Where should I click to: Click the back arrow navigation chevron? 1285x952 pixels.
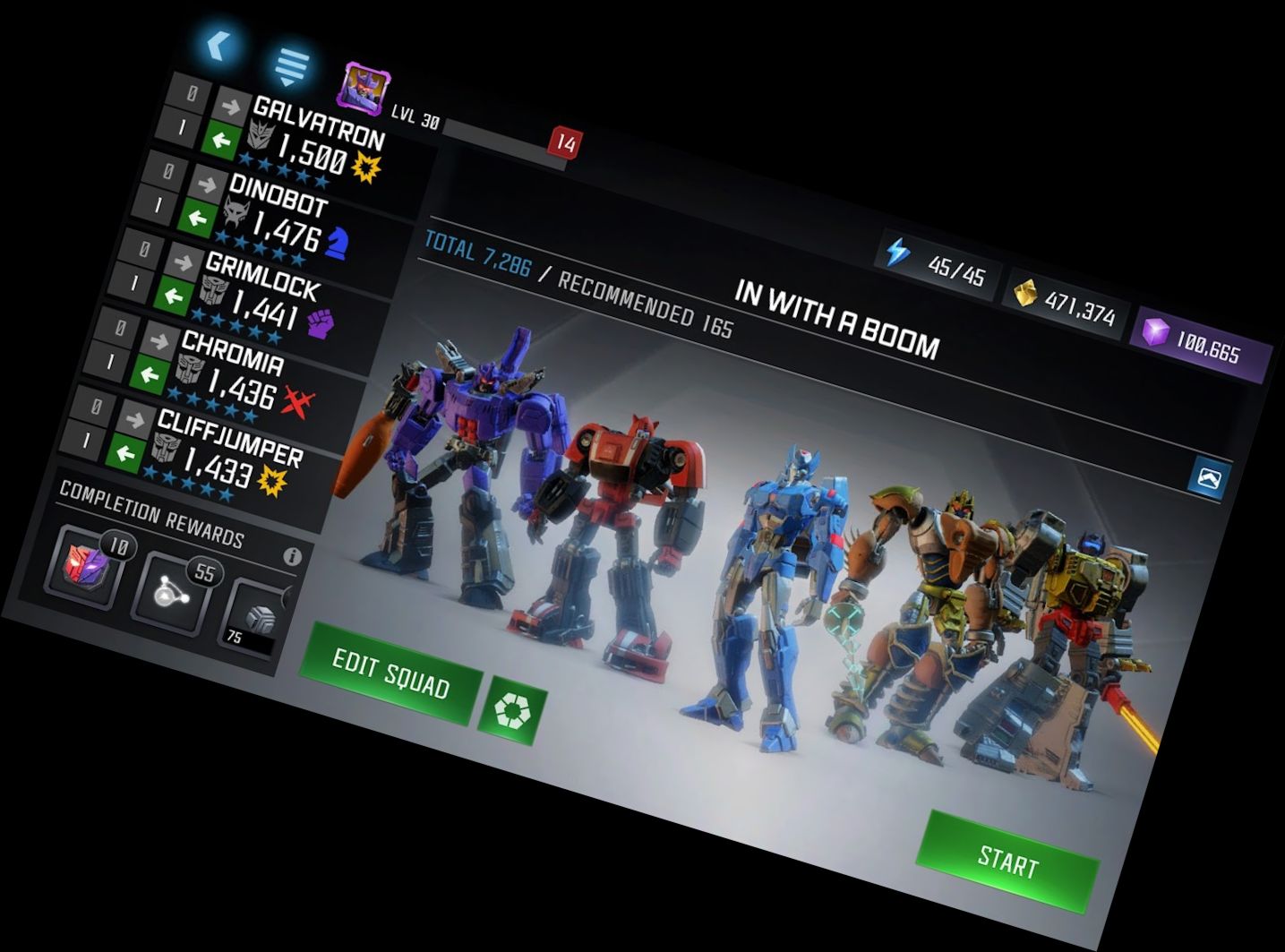(217, 43)
